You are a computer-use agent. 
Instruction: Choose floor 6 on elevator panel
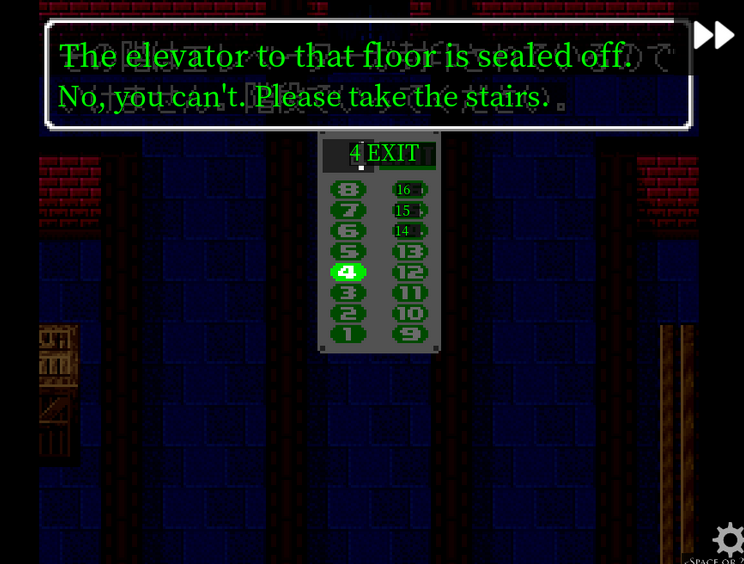point(348,231)
